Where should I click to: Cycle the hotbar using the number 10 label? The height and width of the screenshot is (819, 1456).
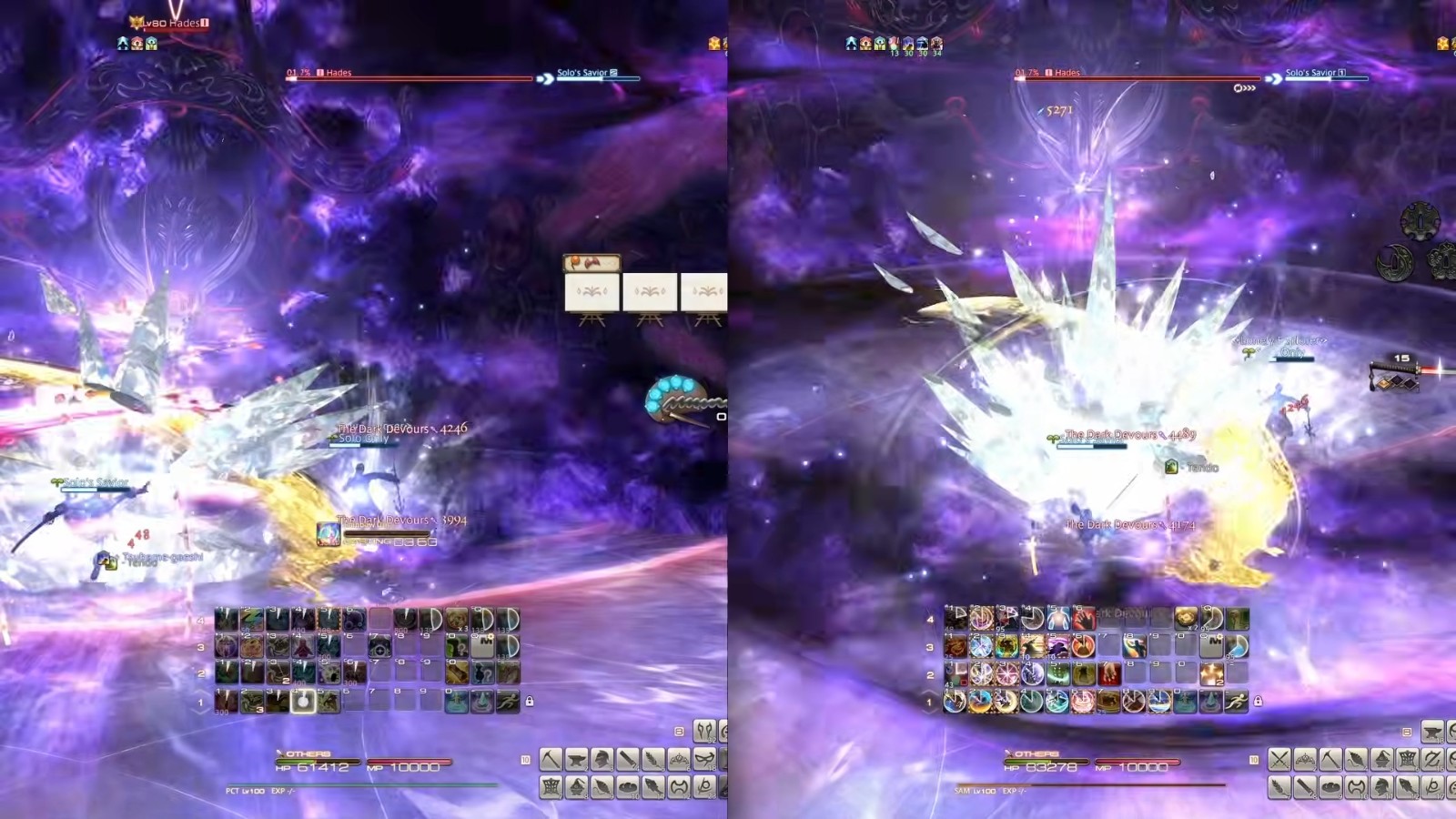point(524,759)
